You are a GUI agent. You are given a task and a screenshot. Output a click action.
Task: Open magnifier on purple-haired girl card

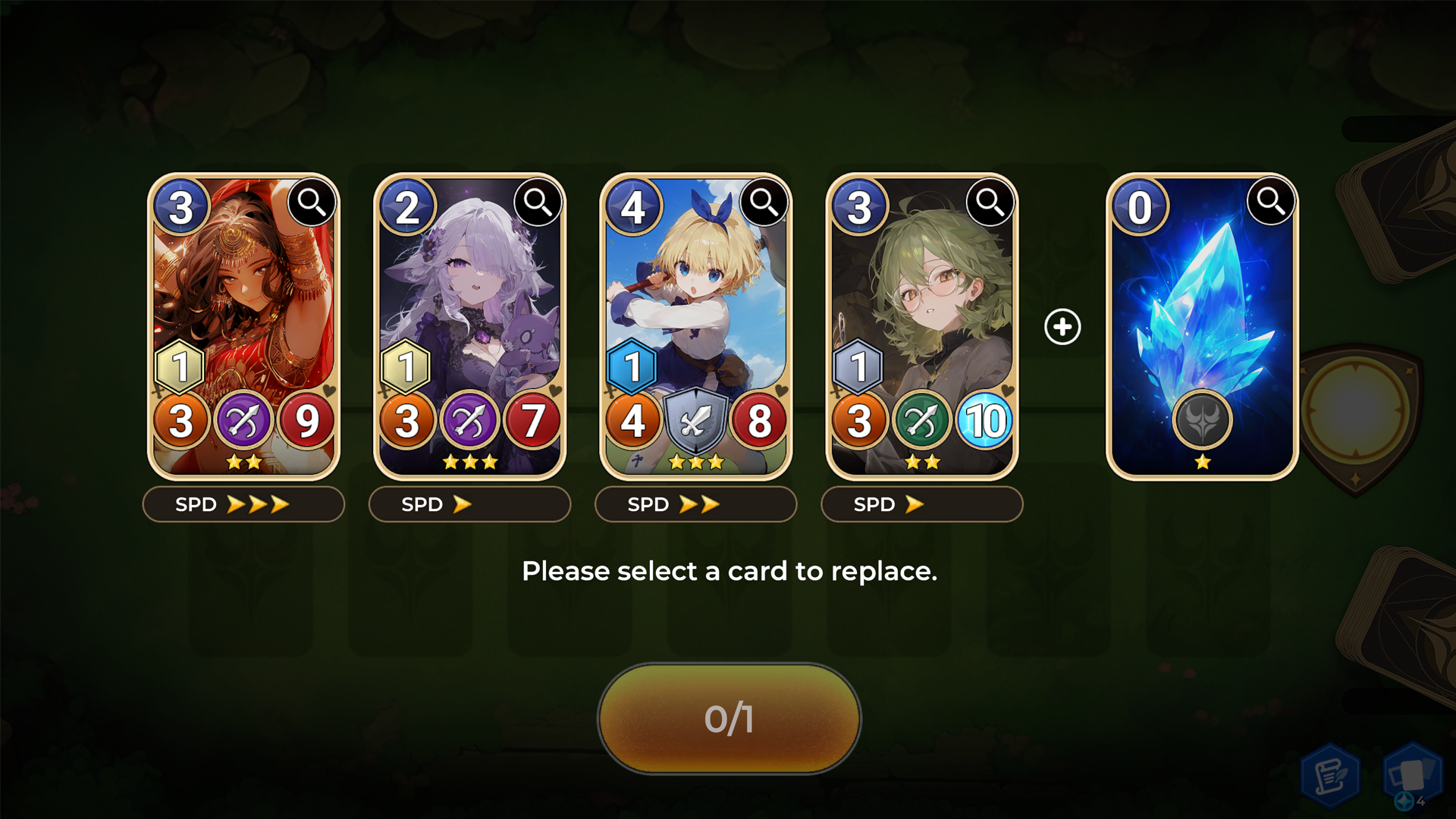538,202
